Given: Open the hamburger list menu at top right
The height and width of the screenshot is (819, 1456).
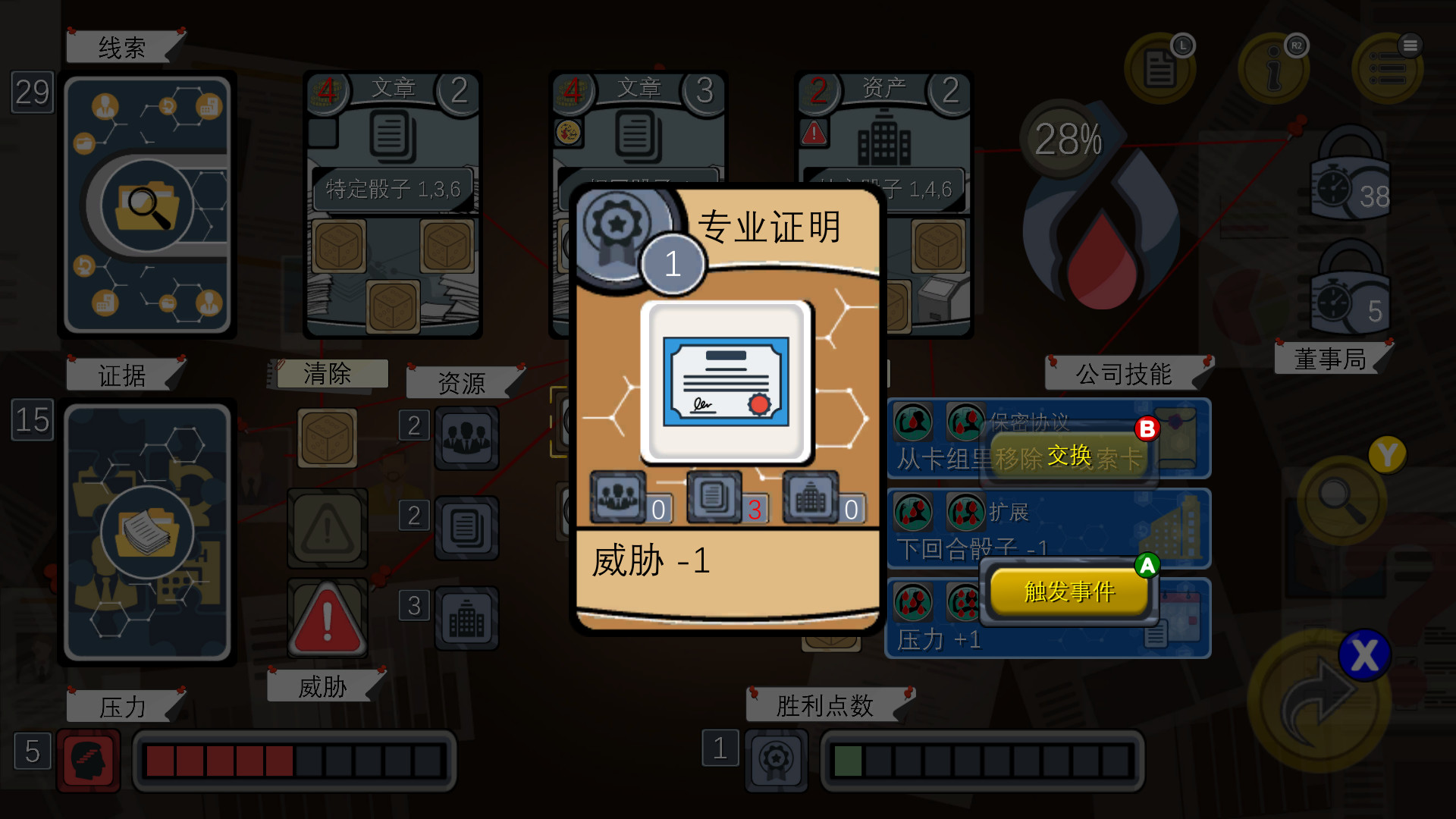Looking at the screenshot, I should 1388,67.
